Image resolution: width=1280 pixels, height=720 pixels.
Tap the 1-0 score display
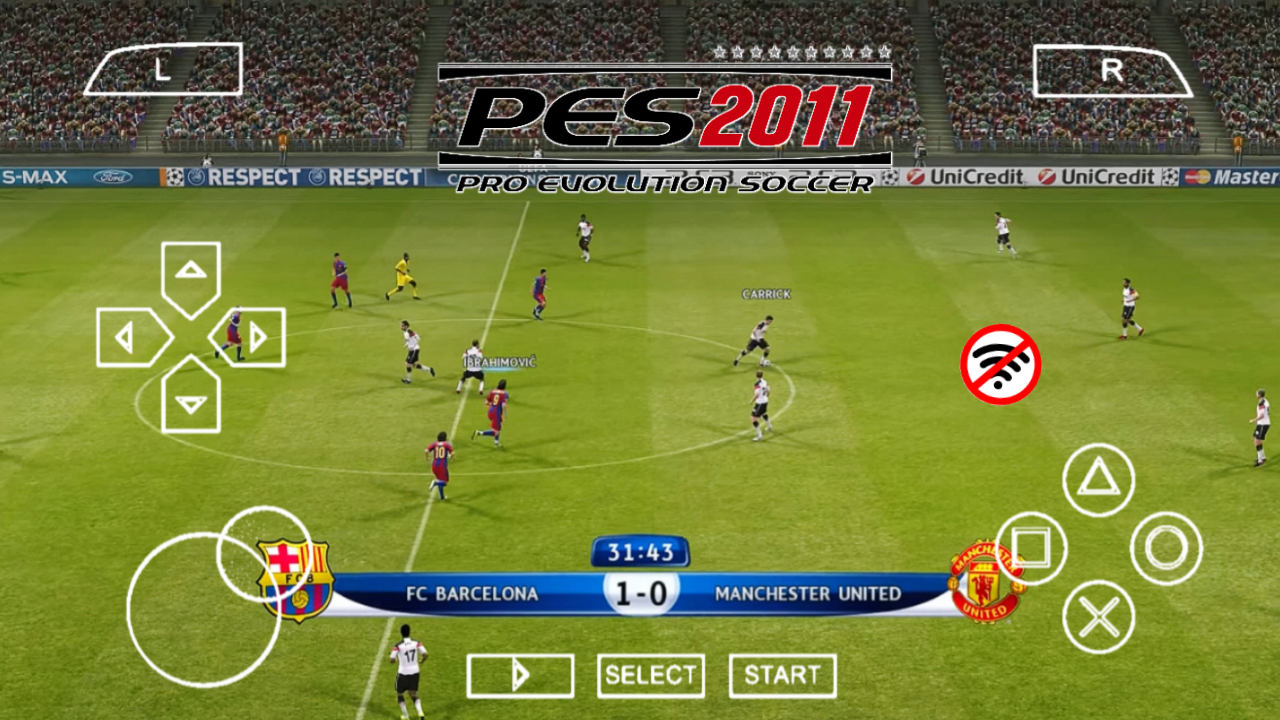tap(640, 592)
